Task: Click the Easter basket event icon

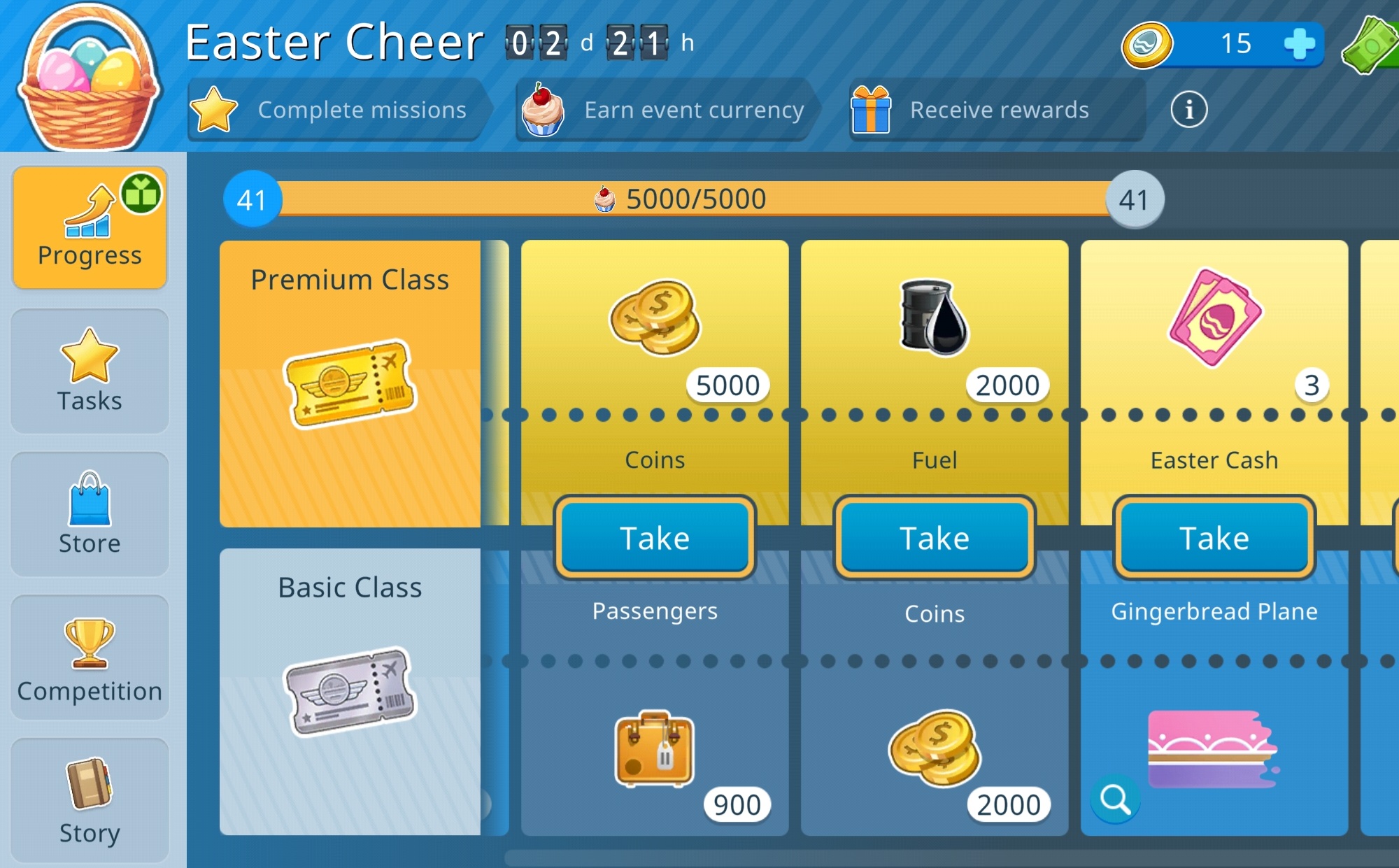Action: [x=90, y=77]
